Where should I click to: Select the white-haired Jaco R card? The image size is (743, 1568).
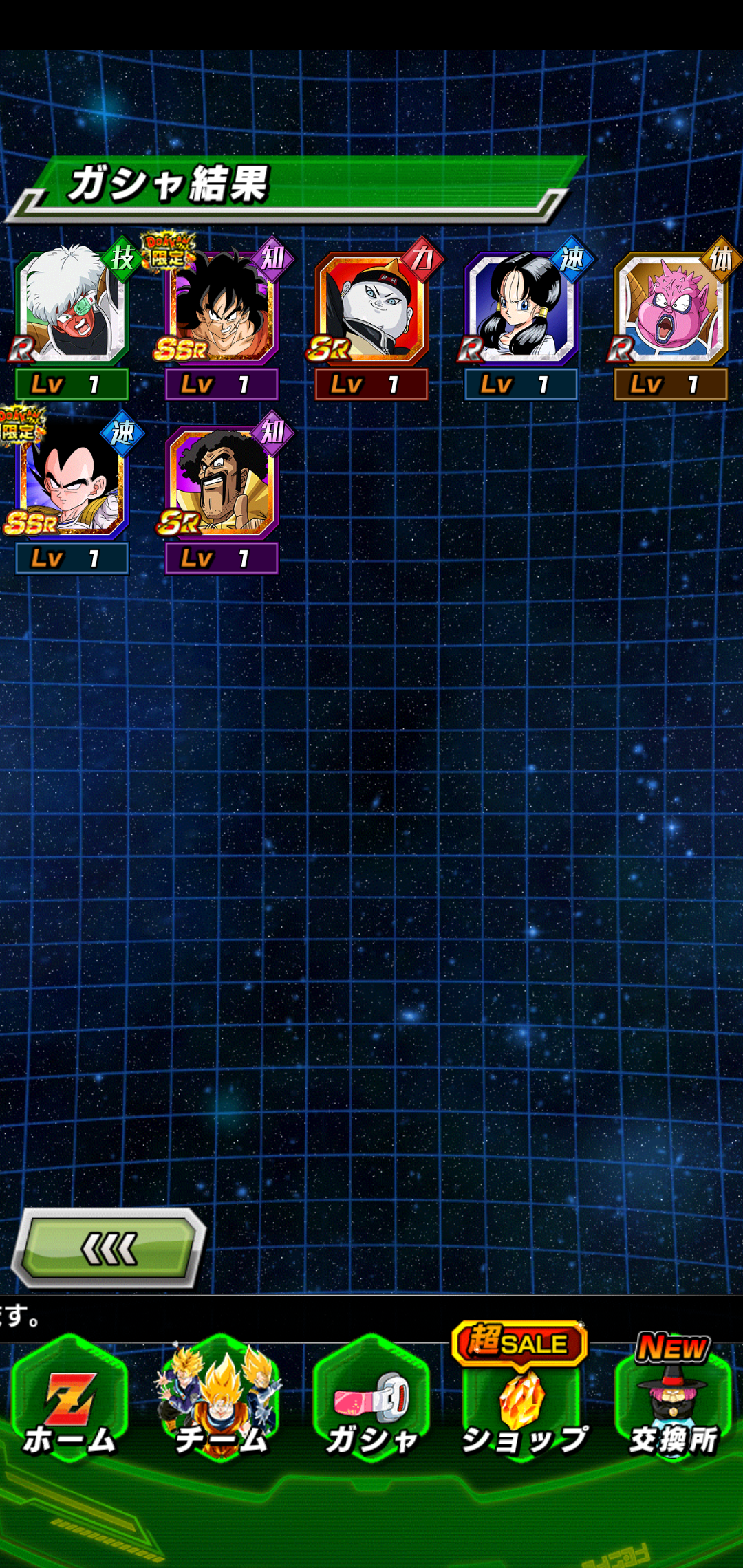(72, 308)
